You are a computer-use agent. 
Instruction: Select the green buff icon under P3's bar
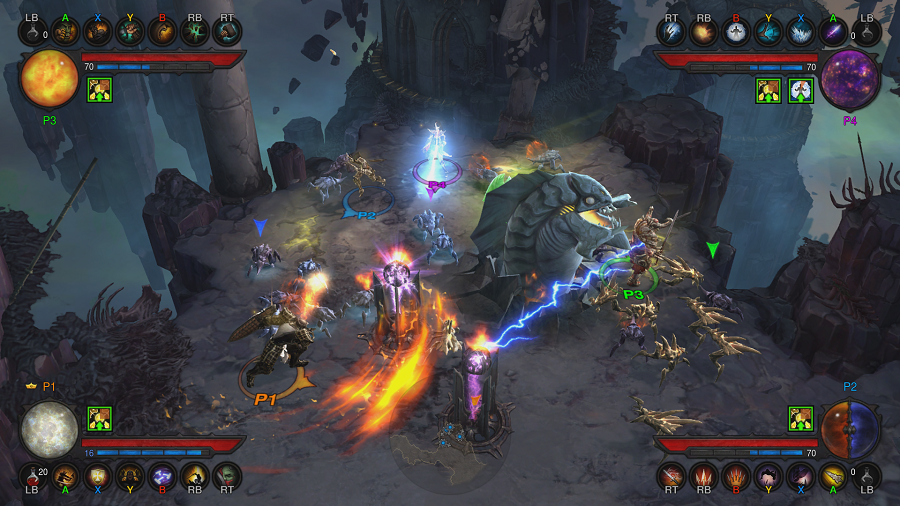[99, 90]
